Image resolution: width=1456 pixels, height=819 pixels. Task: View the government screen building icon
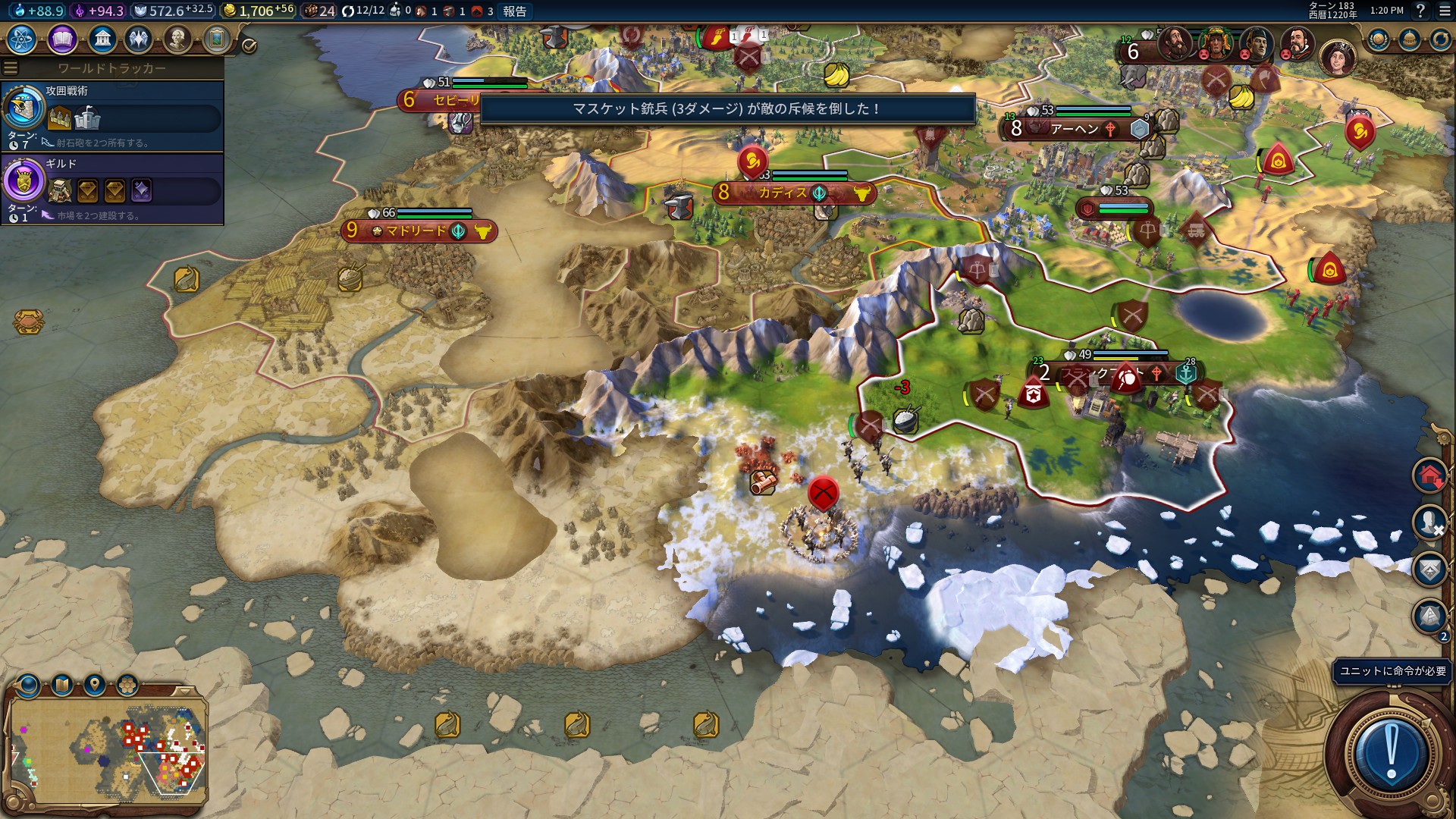[x=102, y=39]
